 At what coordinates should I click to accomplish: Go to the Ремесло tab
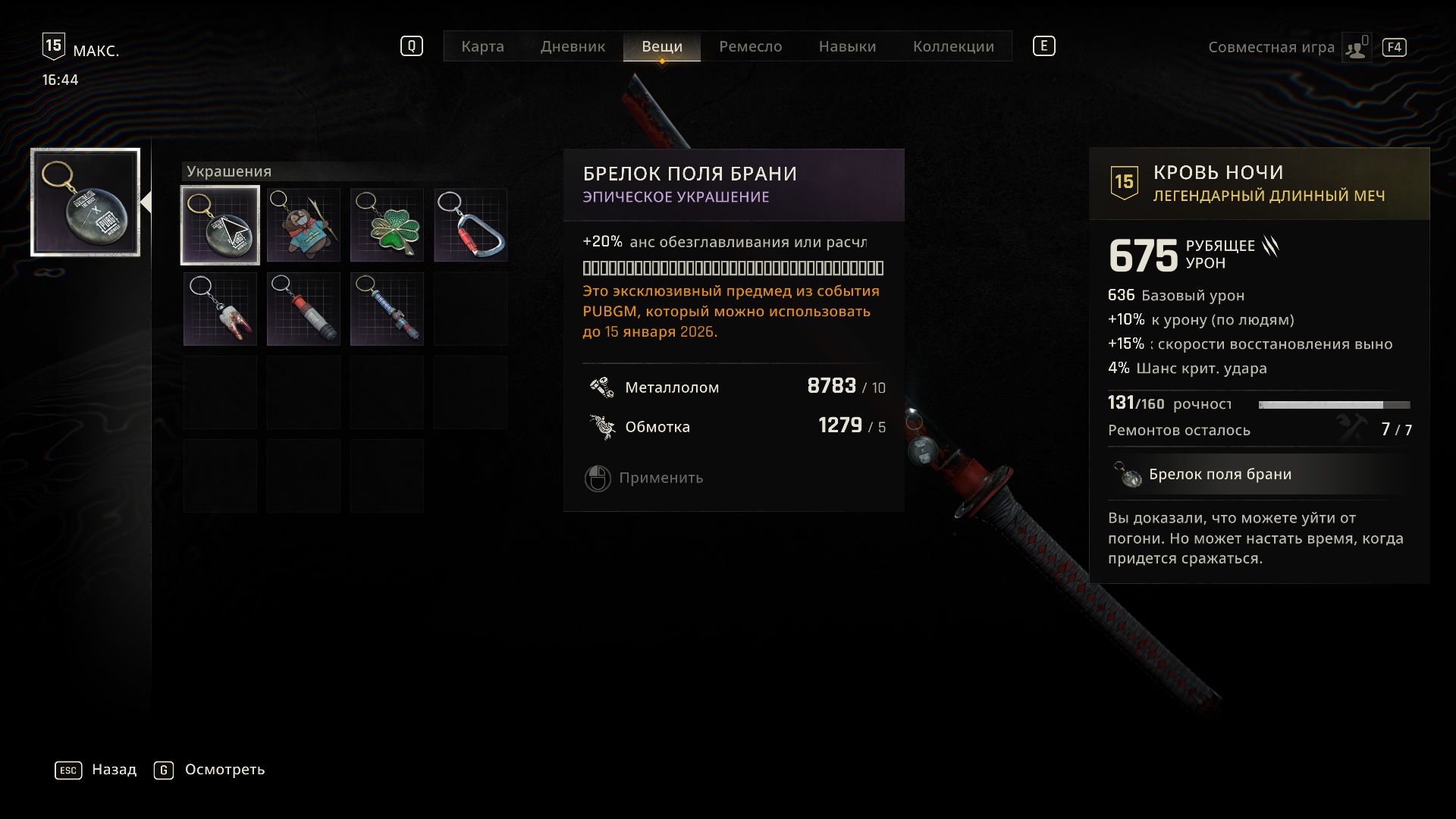pos(750,46)
